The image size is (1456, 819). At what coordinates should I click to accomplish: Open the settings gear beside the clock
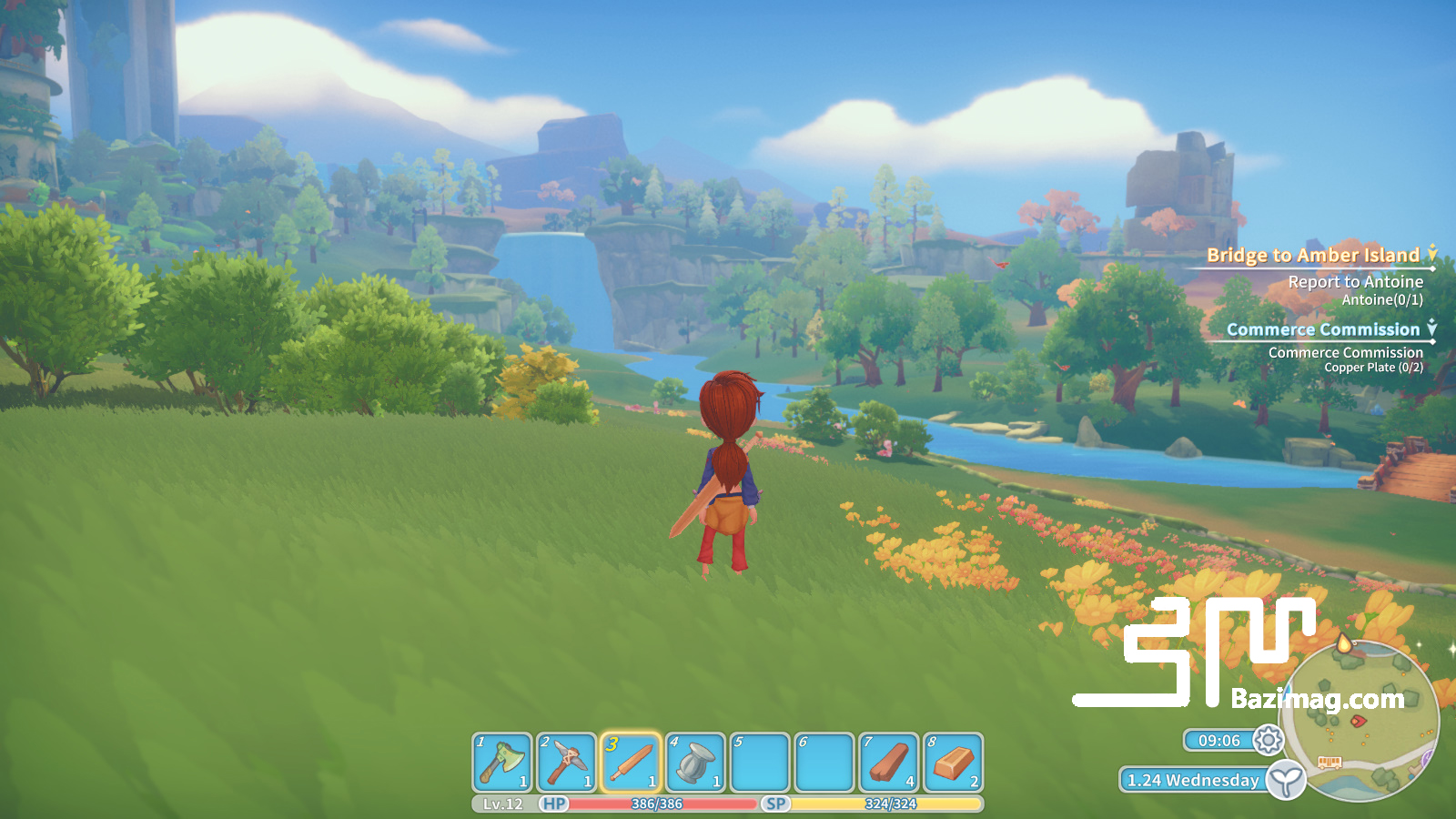click(1268, 742)
